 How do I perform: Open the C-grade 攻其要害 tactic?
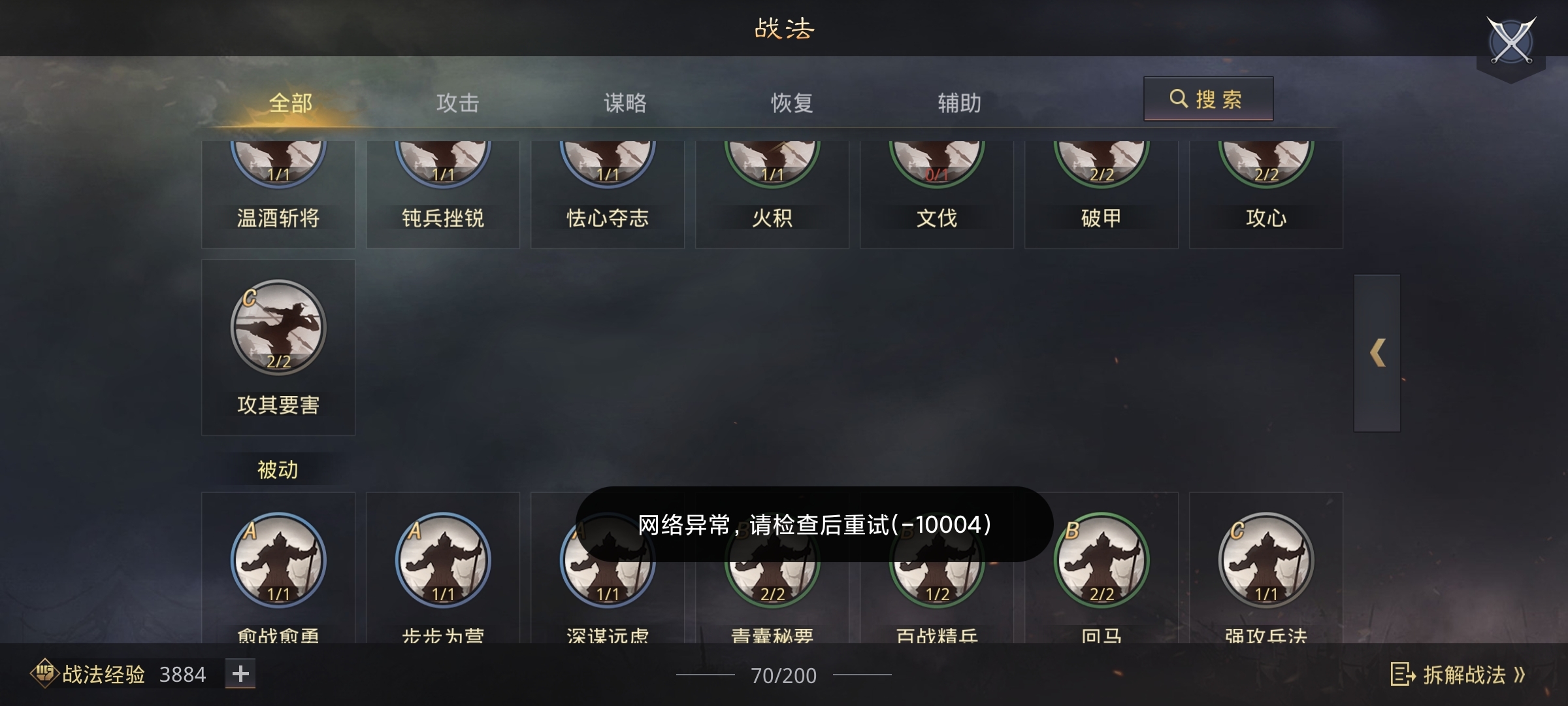click(278, 327)
